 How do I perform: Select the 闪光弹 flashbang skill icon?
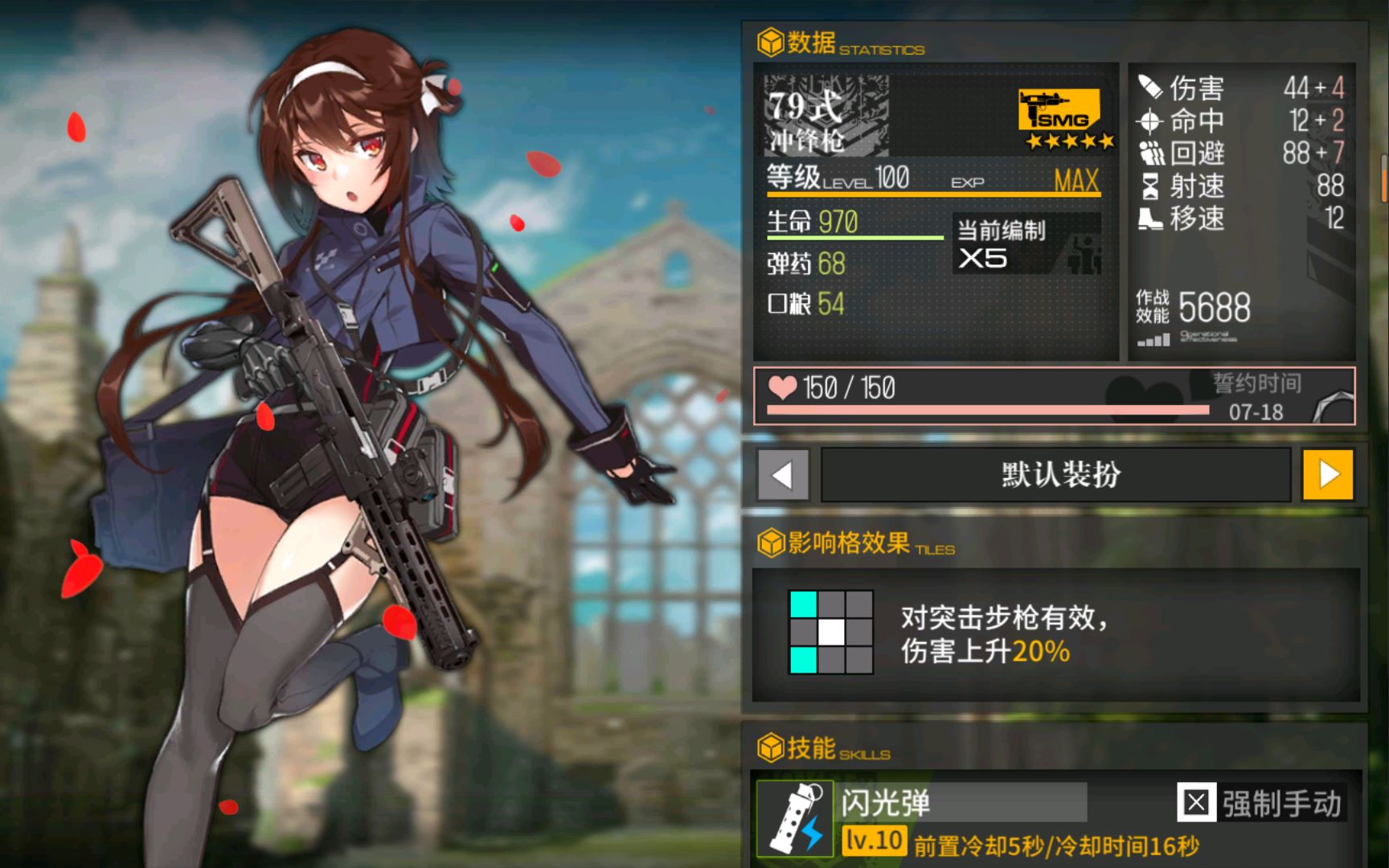(x=795, y=818)
